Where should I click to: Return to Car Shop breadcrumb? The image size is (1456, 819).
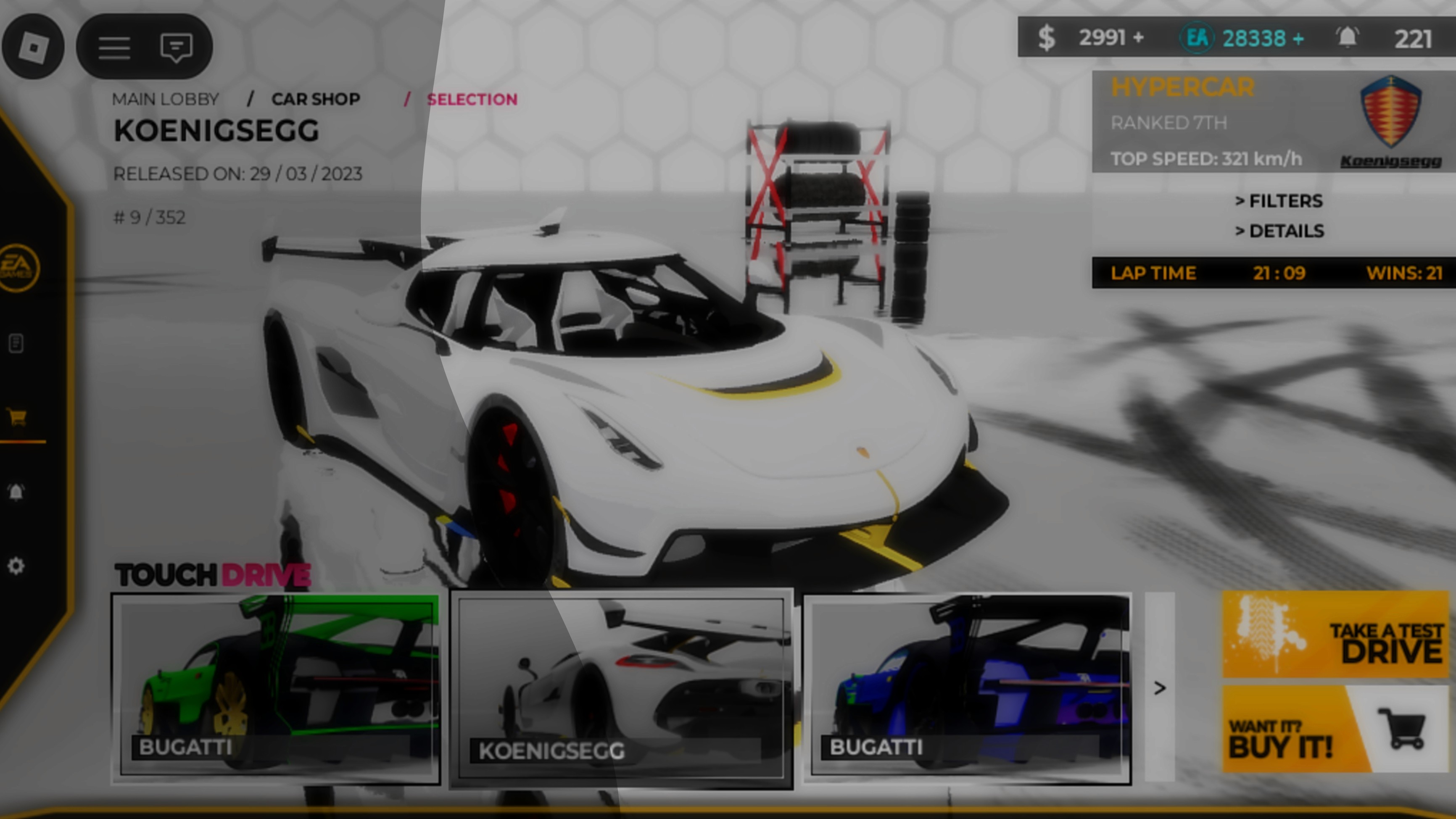[x=315, y=100]
